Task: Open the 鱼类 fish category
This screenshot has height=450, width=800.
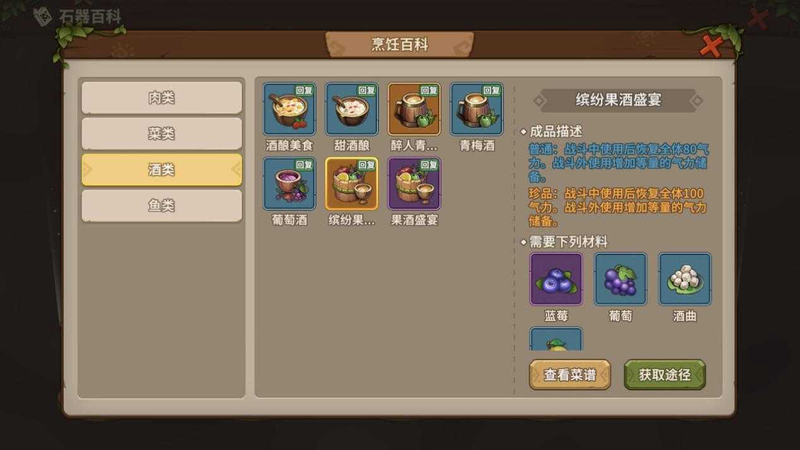Action: 161,206
